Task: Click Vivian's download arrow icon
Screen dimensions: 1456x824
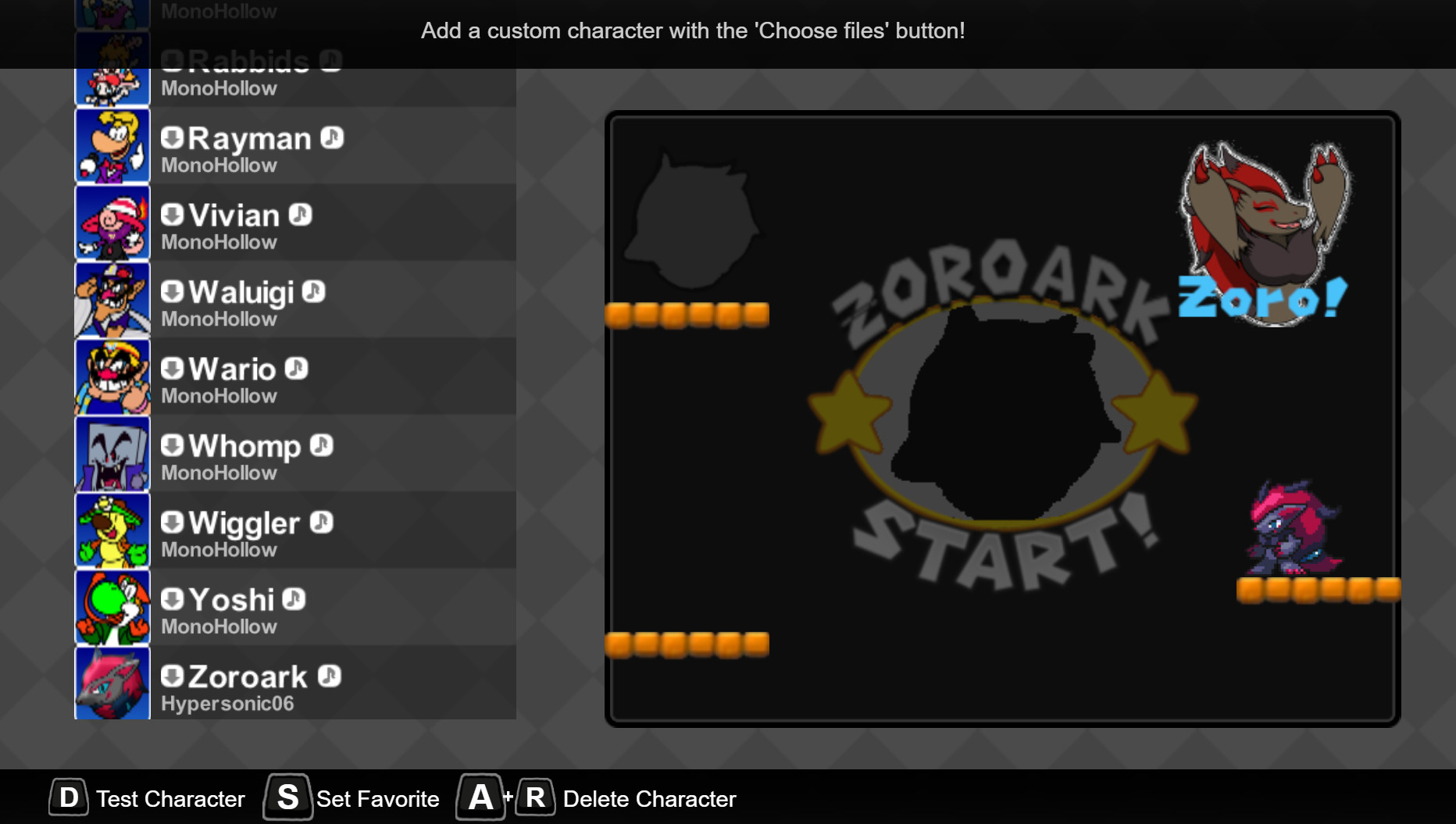Action: pos(173,215)
